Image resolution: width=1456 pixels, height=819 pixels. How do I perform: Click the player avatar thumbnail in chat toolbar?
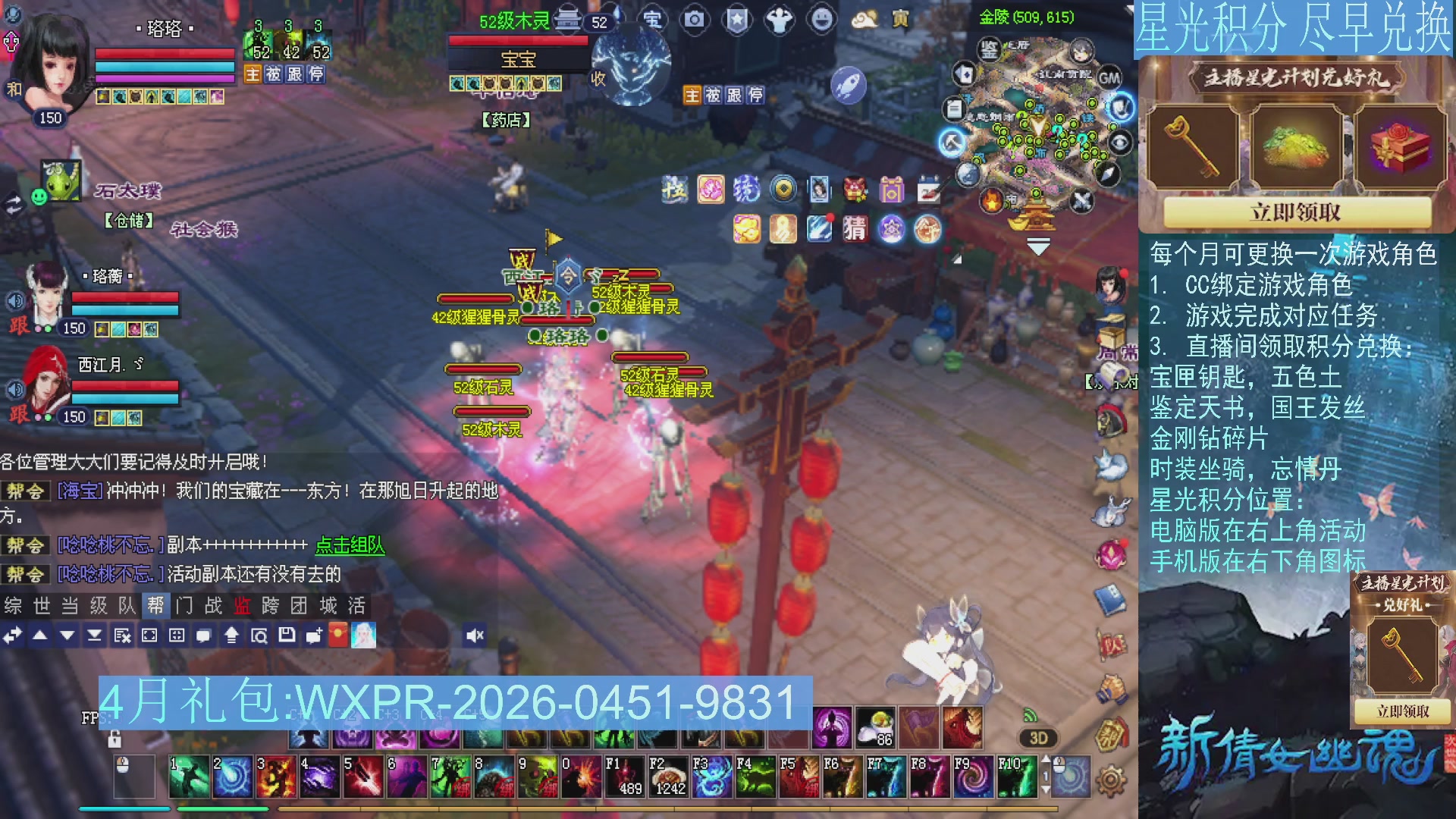click(x=364, y=637)
